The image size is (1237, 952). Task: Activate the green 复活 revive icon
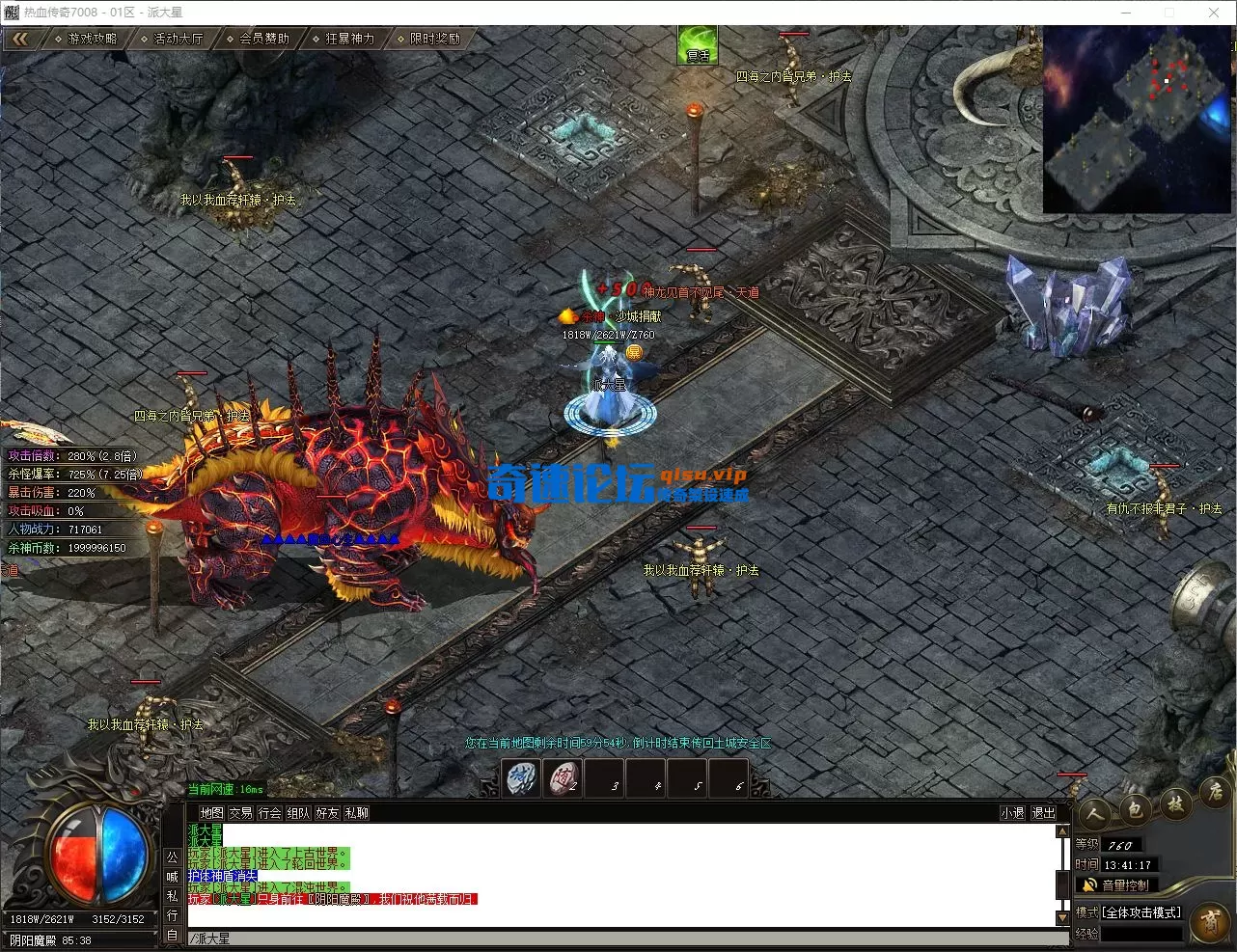698,45
